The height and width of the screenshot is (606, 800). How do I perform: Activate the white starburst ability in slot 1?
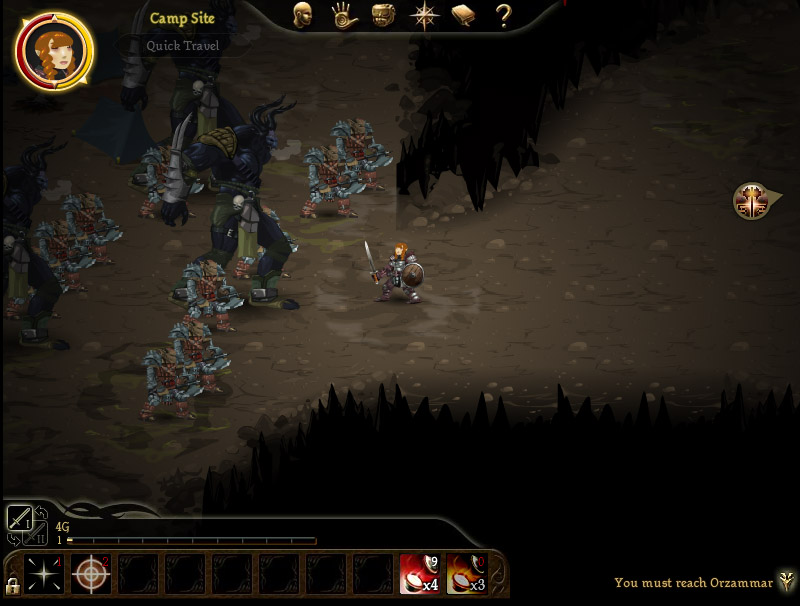point(44,574)
